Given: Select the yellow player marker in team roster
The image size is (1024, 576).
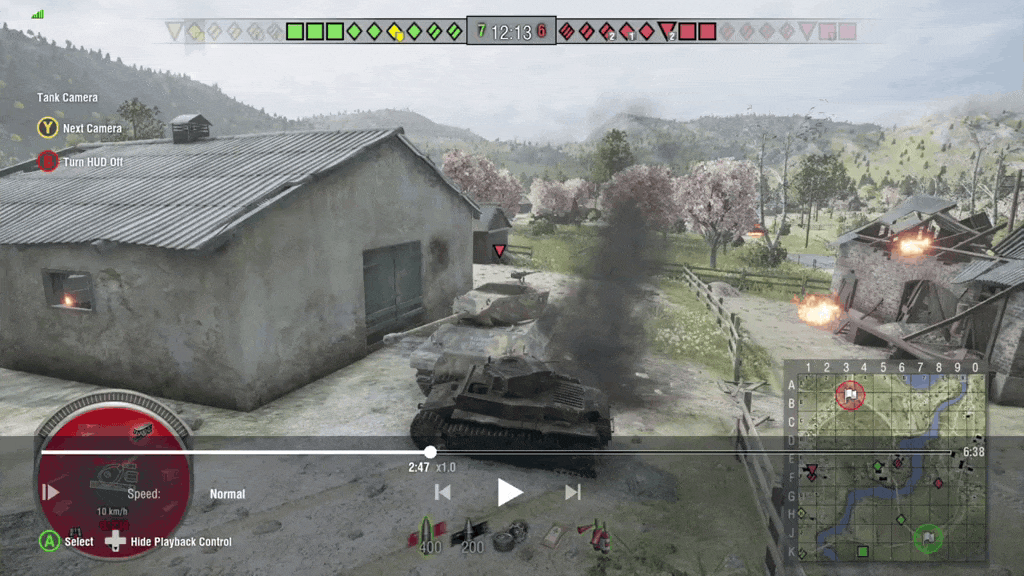Looking at the screenshot, I should point(395,31).
